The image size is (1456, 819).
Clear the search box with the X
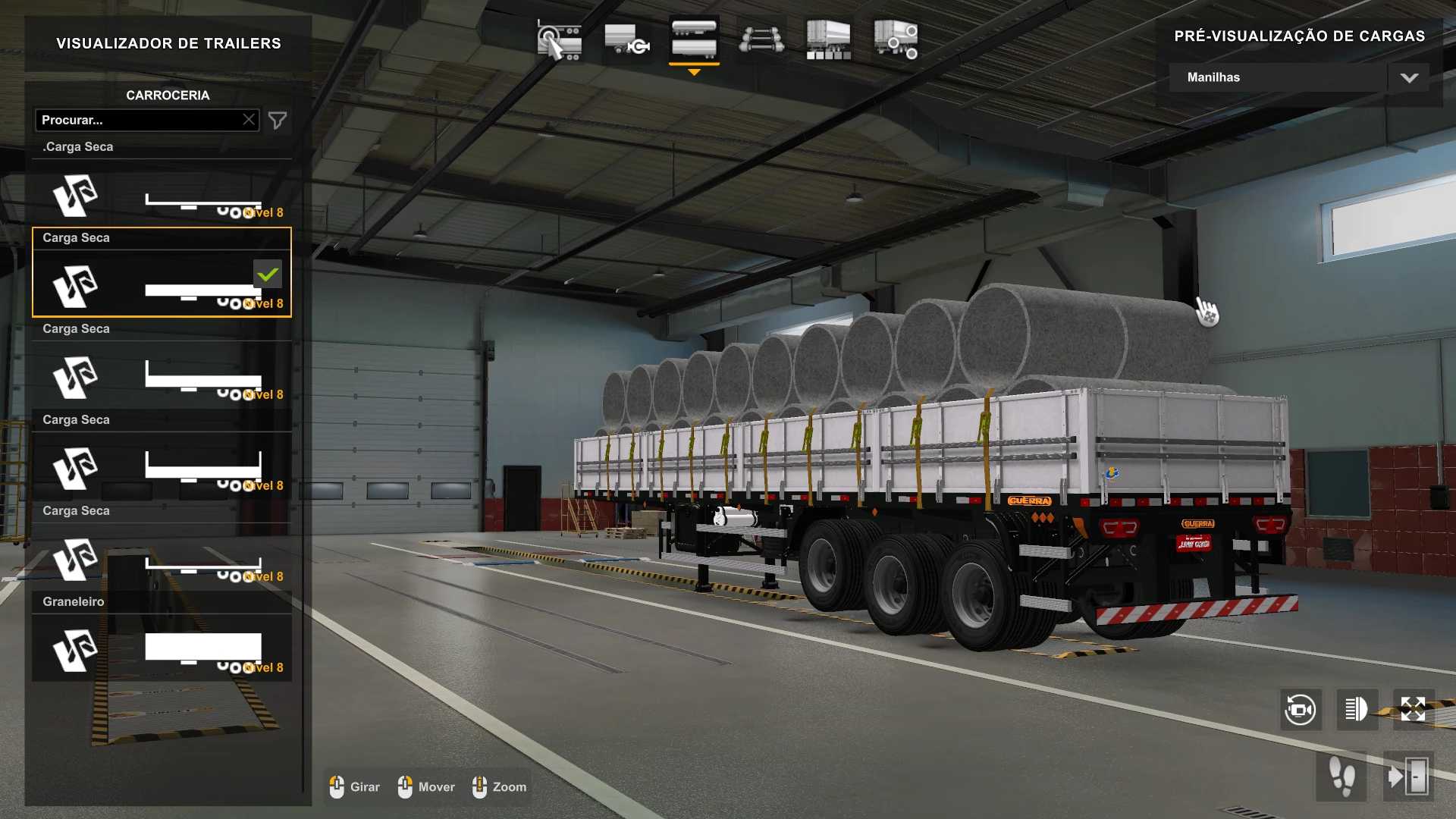pos(249,120)
